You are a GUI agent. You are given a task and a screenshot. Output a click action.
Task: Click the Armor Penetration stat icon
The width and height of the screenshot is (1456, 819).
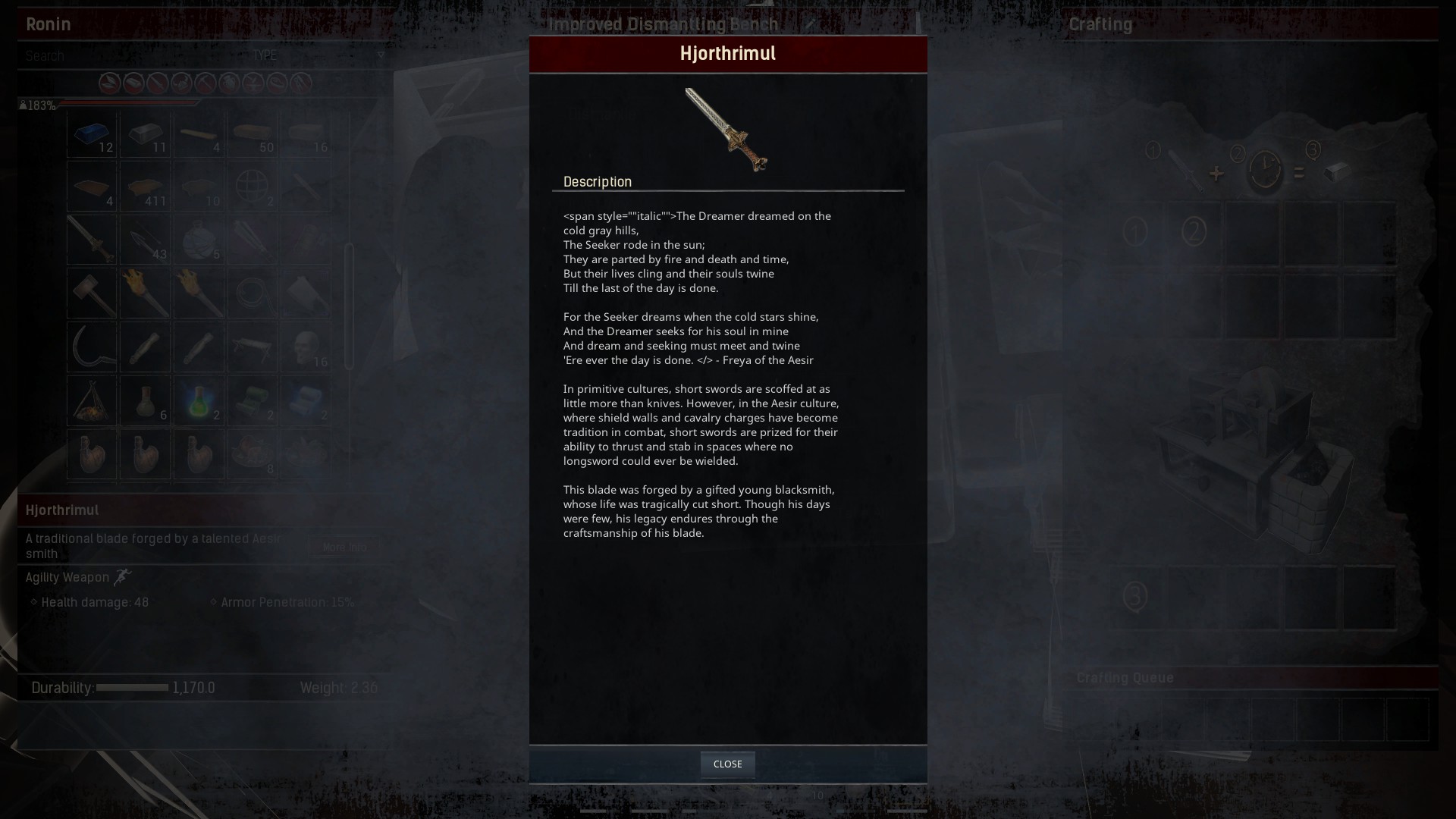click(213, 602)
